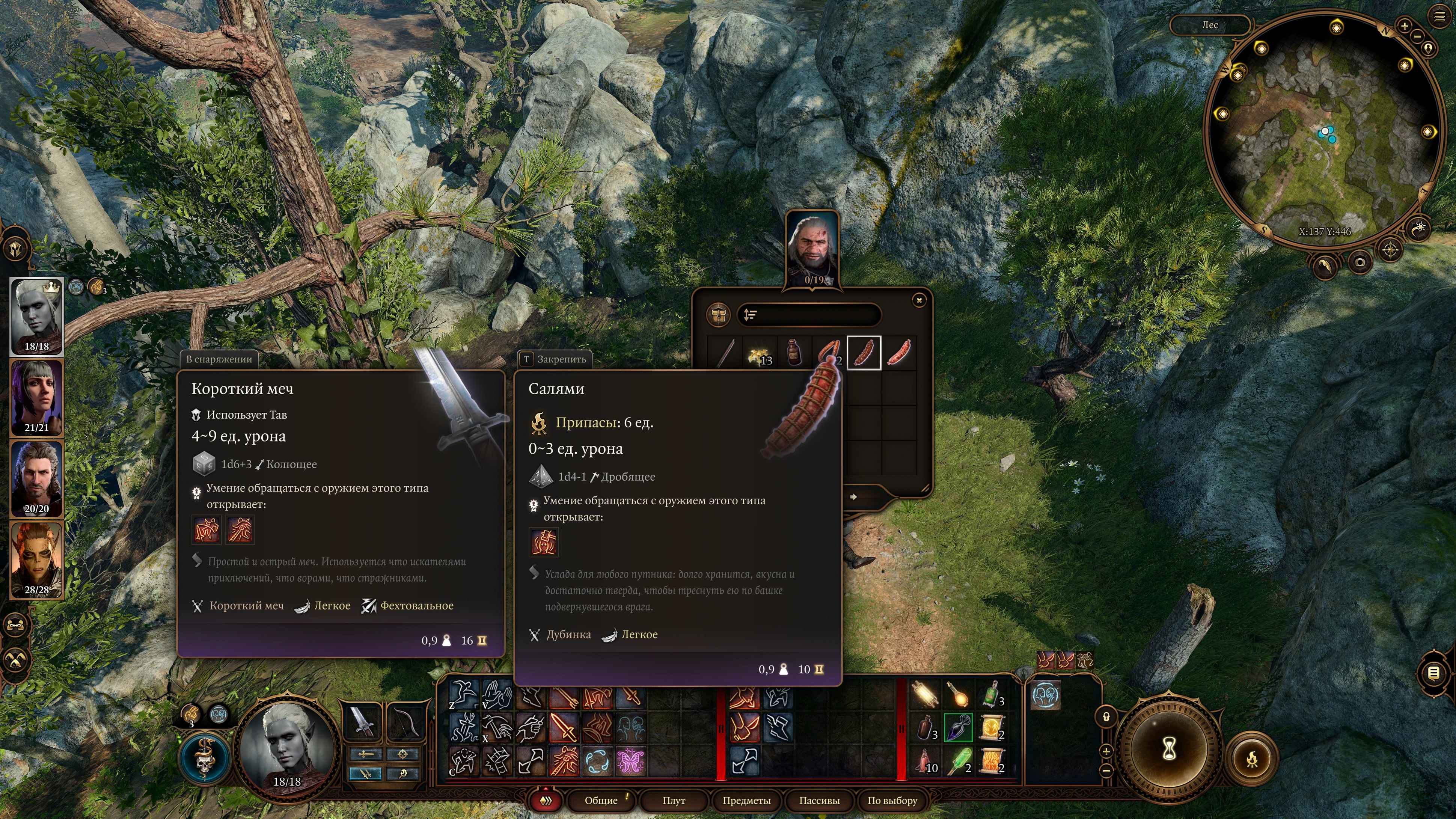Open the campfire rest menu
This screenshot has width=1456, height=819.
[x=1252, y=759]
